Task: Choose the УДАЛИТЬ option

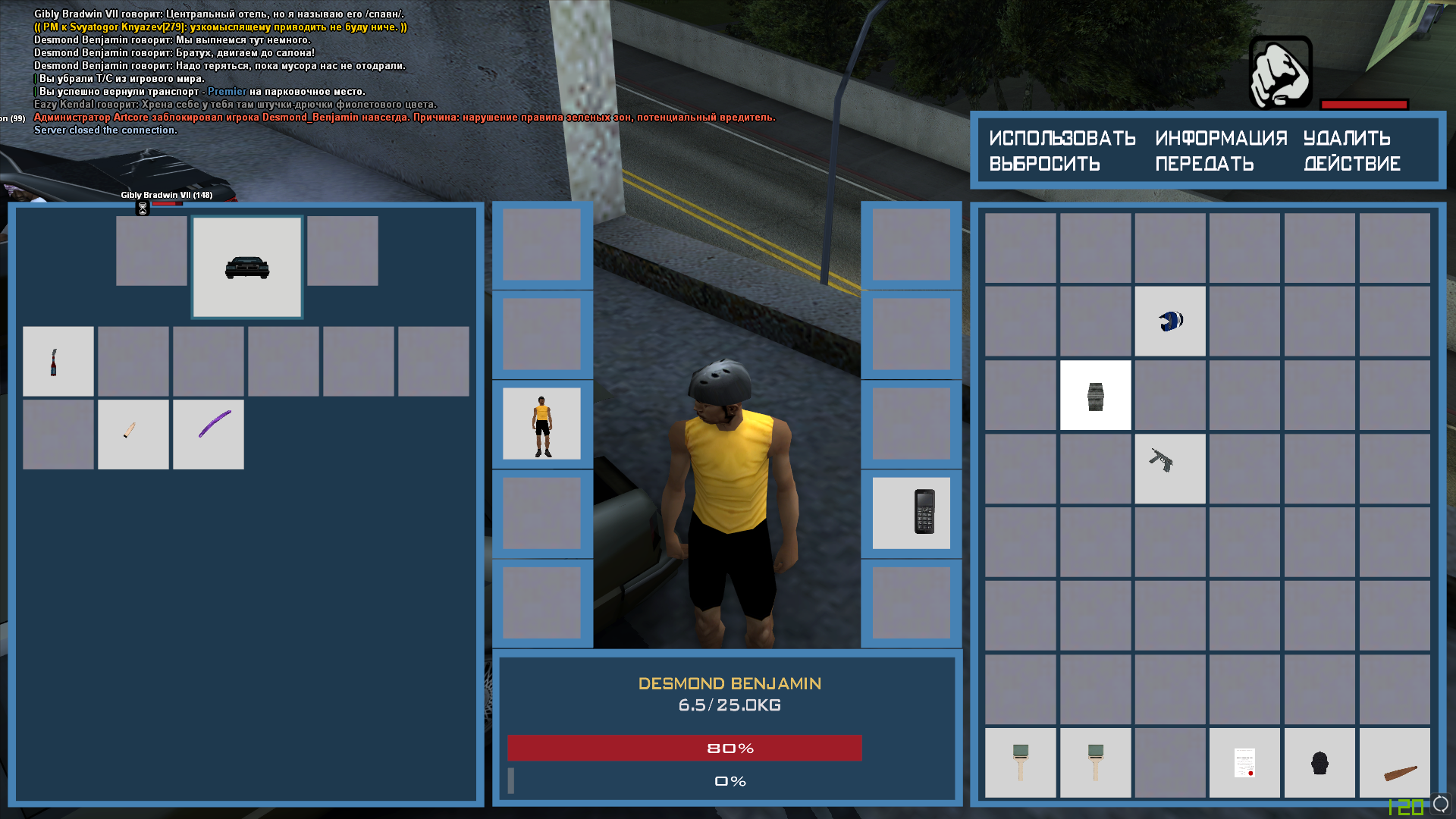Action: pos(1347,138)
